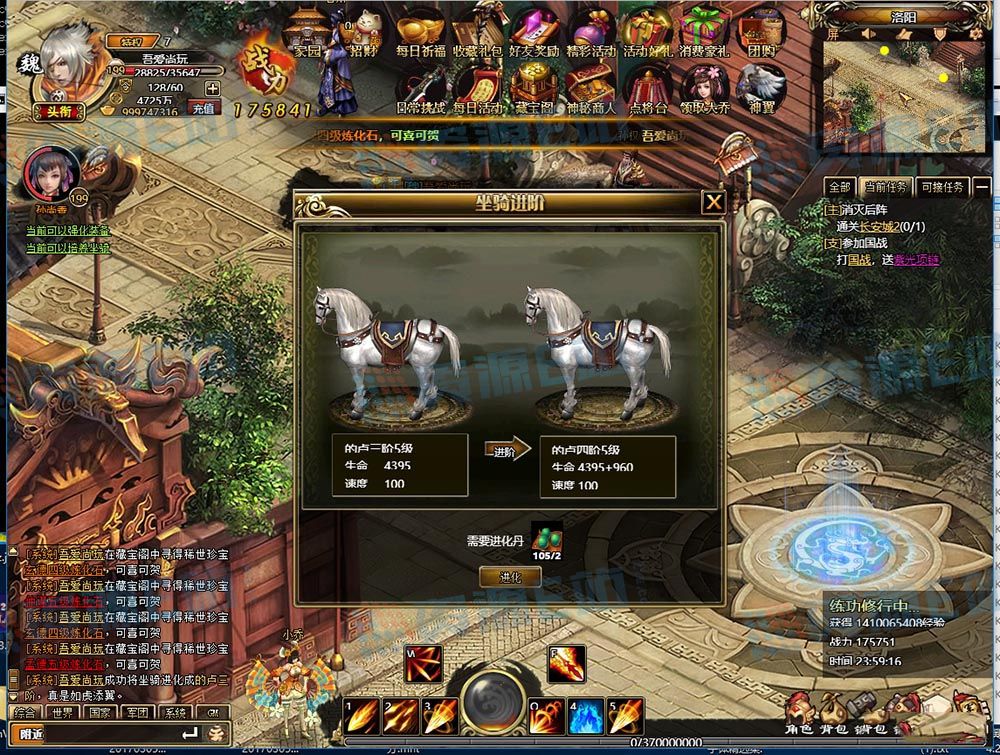
Task: Open the 神秘商人 mysterious merchant shop
Action: [591, 88]
